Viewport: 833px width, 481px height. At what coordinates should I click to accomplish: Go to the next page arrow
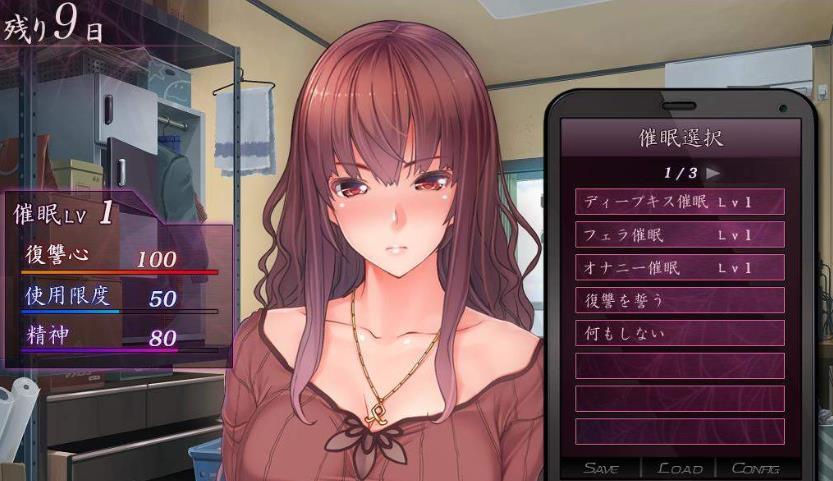[x=713, y=172]
